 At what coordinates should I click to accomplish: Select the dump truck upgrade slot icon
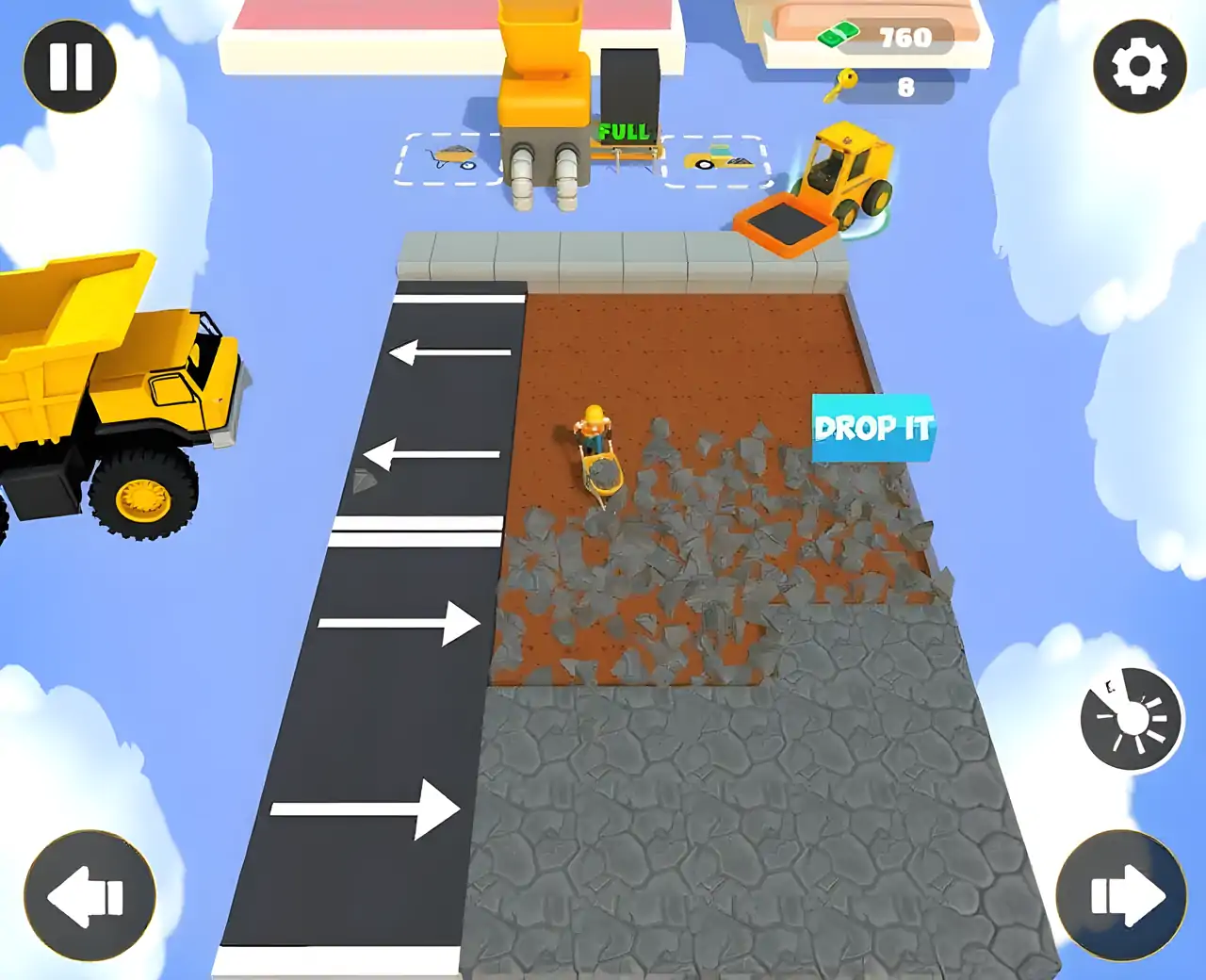[x=718, y=158]
